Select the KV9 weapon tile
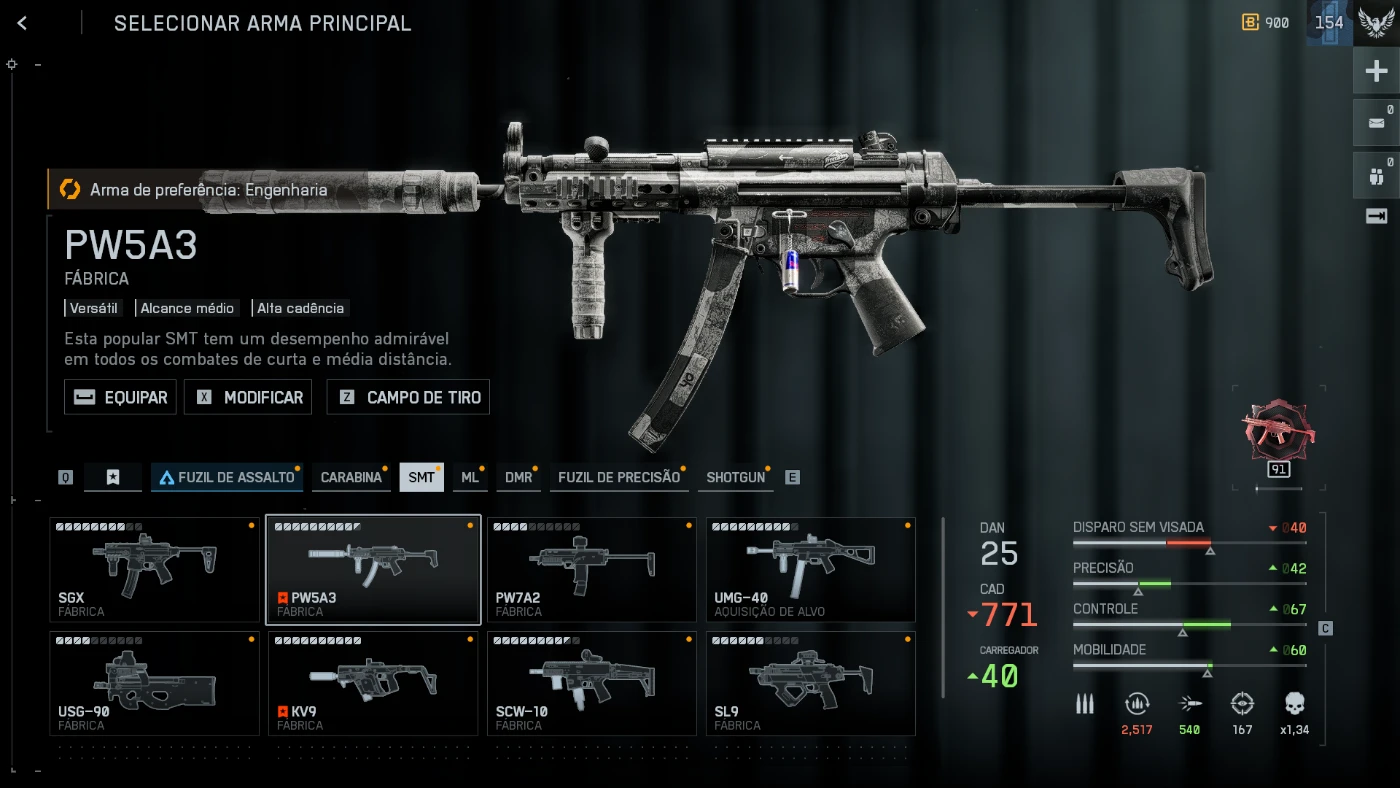 pos(373,683)
